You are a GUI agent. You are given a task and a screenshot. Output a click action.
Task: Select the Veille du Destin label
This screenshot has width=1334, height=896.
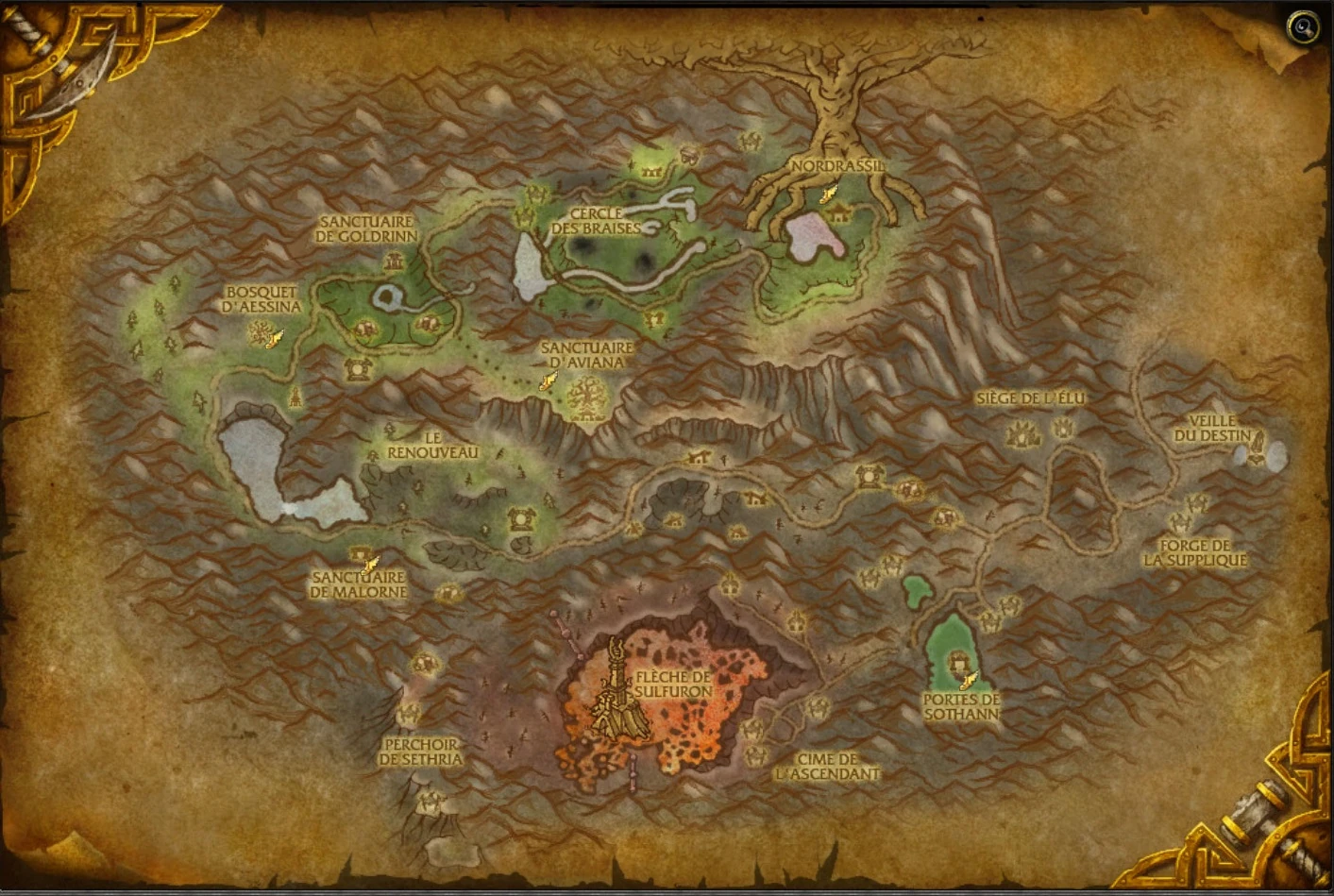click(1211, 425)
